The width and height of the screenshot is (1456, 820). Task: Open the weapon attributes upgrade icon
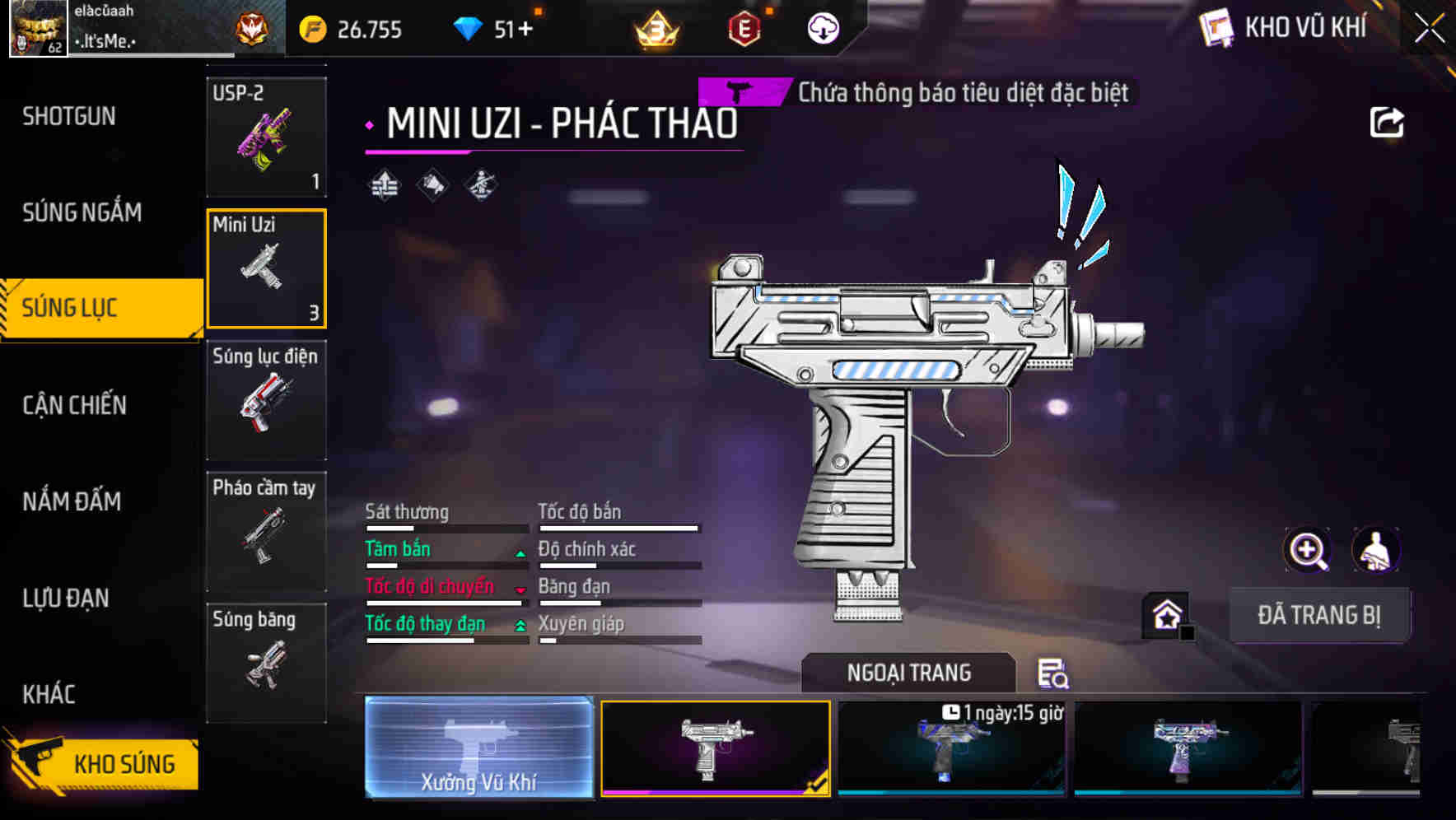click(384, 184)
